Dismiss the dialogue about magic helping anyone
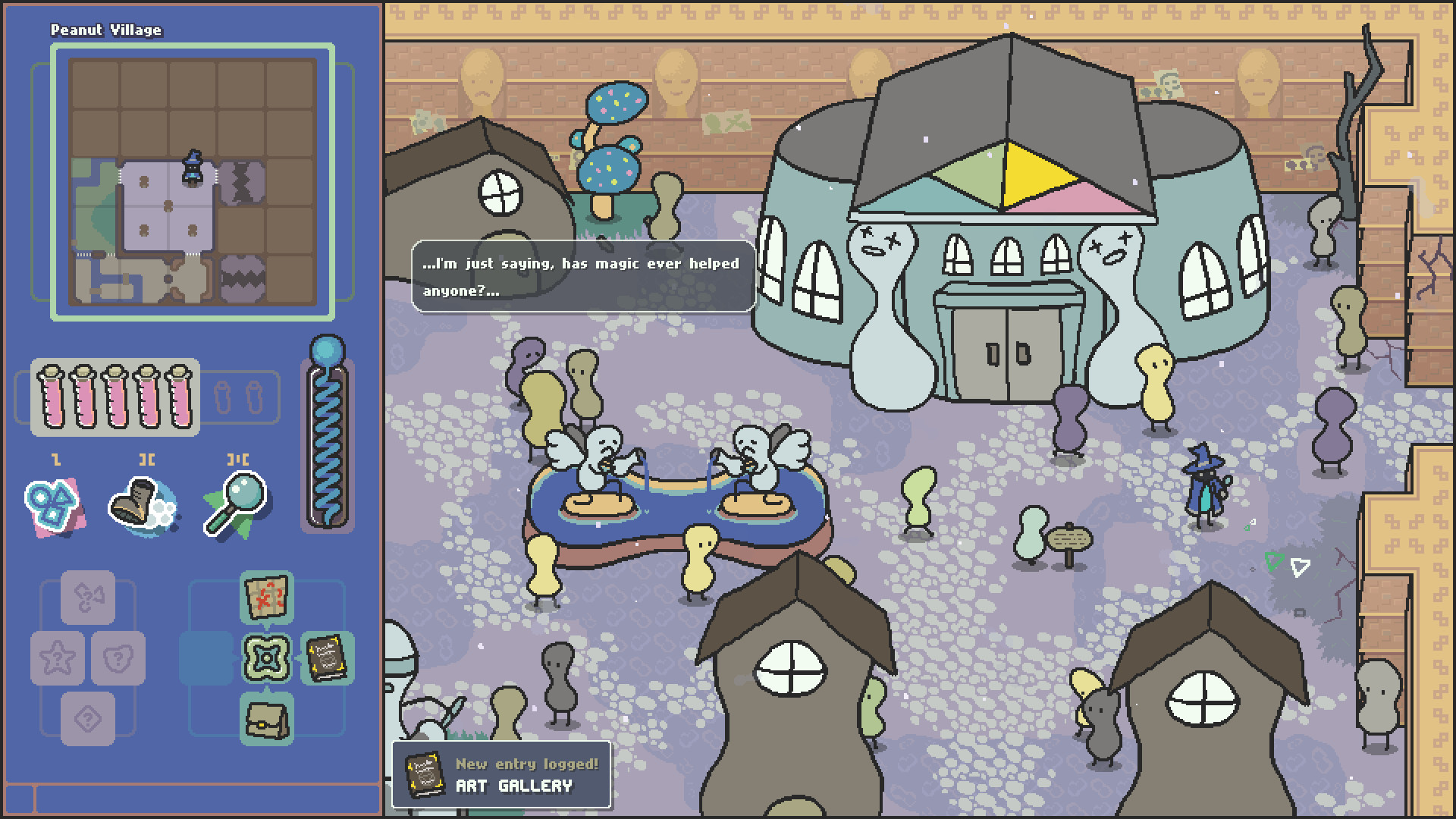The width and height of the screenshot is (1456, 819). tap(580, 277)
